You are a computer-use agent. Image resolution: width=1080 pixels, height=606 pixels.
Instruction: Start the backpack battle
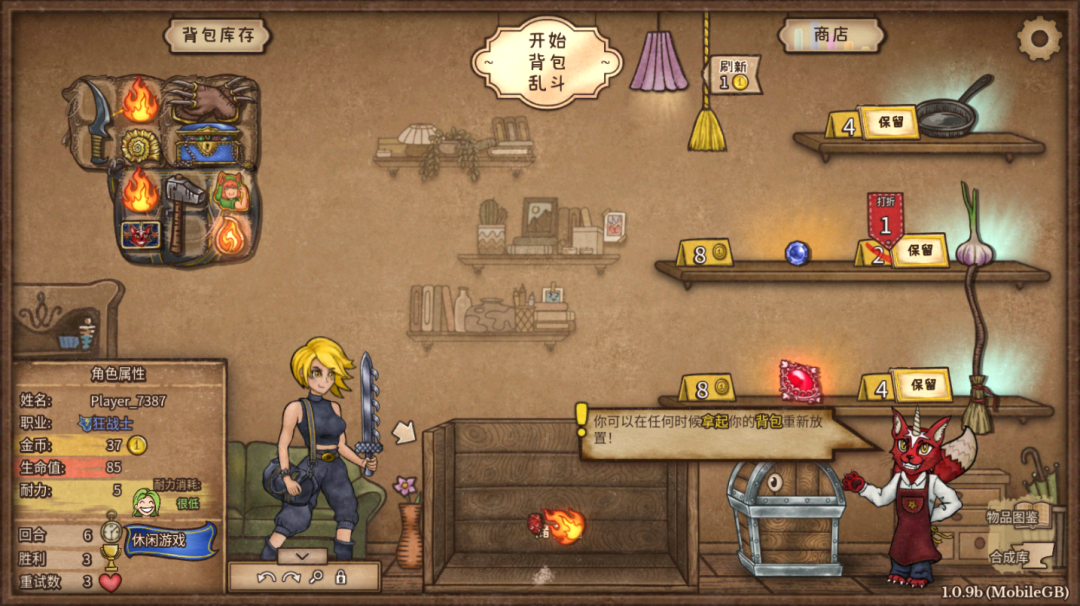tap(546, 61)
